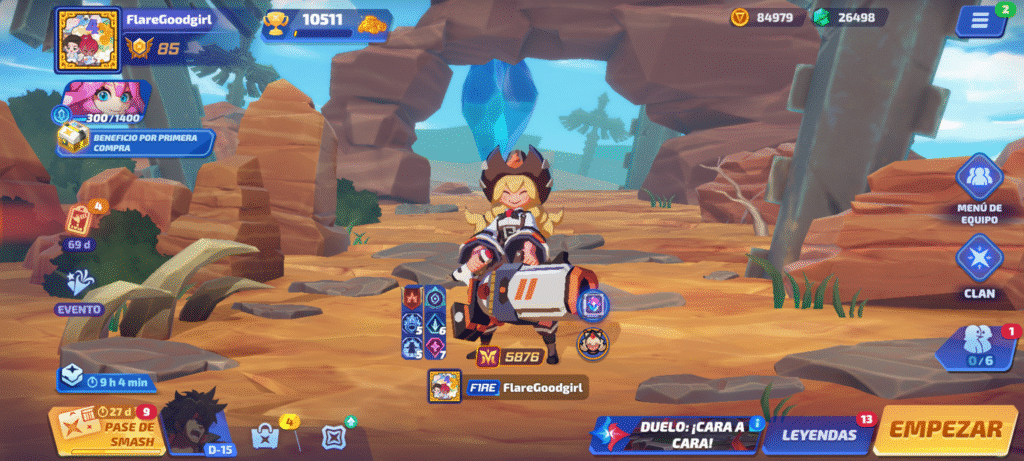View the EVENTO page

click(x=79, y=292)
